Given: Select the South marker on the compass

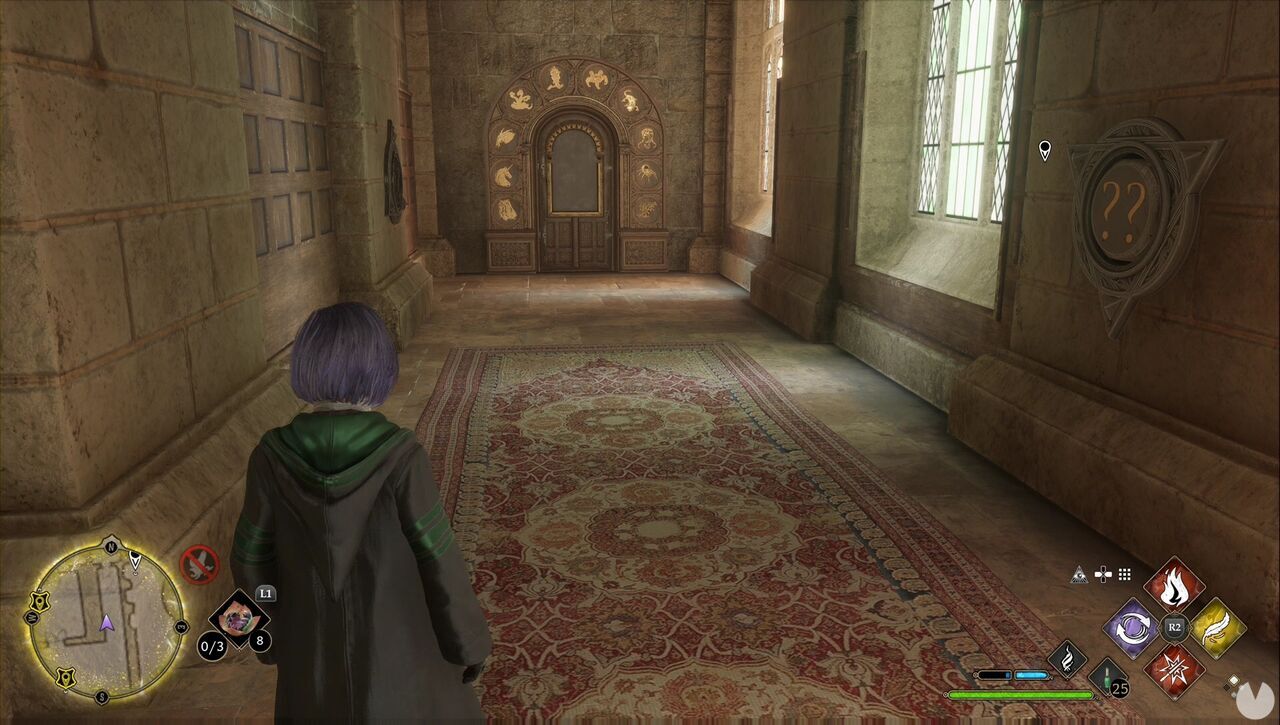Looking at the screenshot, I should [x=103, y=695].
